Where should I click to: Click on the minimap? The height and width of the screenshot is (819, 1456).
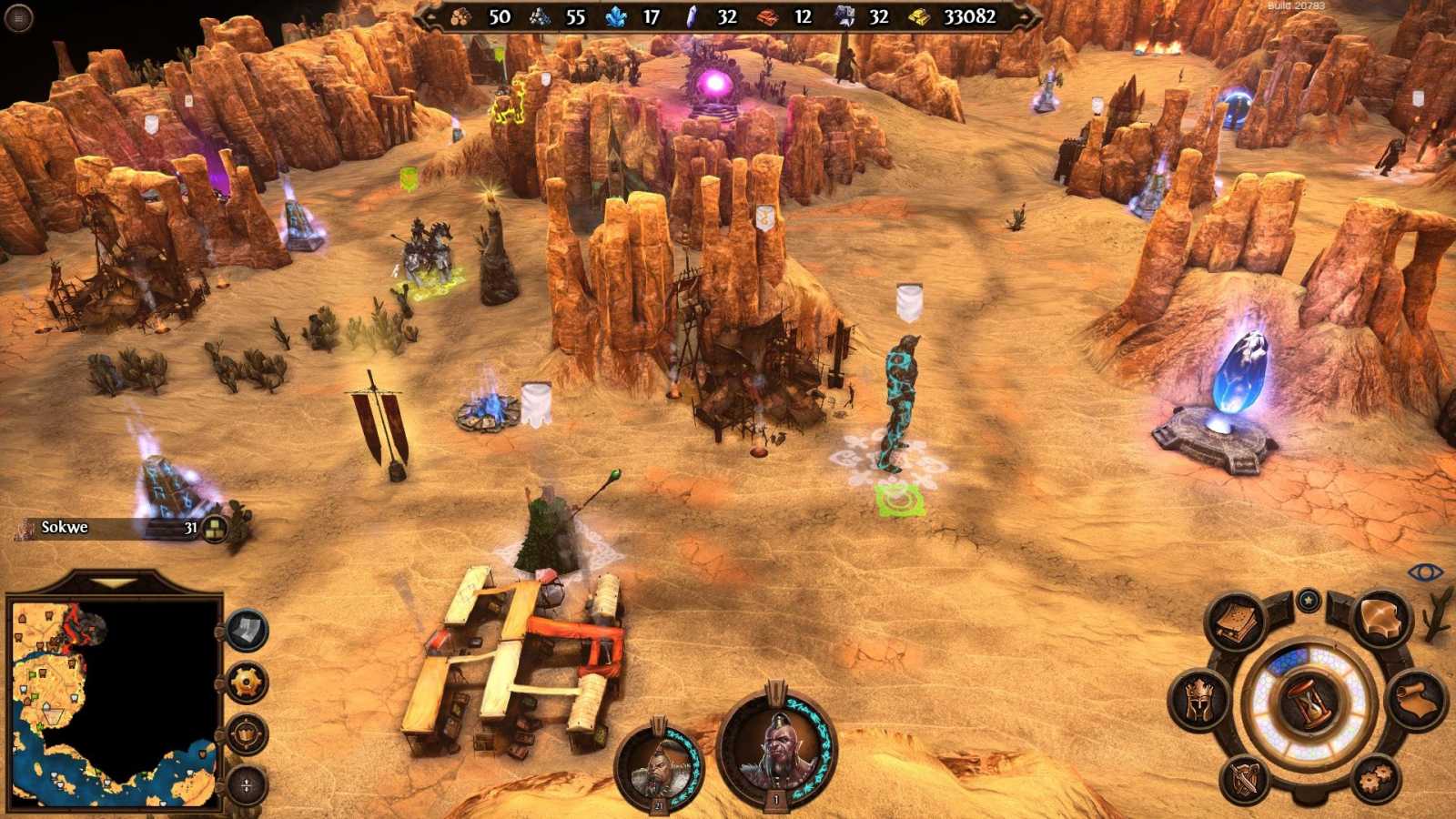coord(114,703)
